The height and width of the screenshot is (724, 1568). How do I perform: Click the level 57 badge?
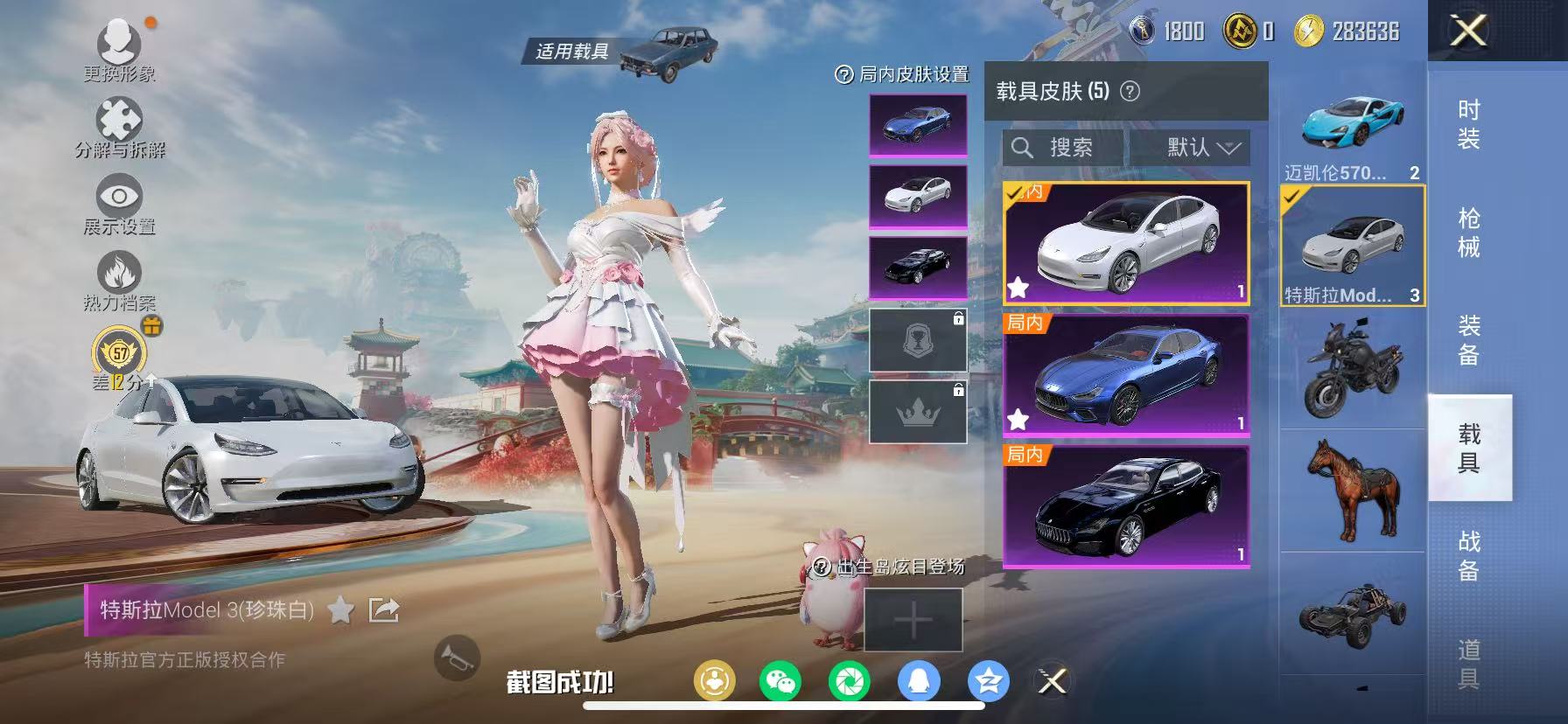coord(121,353)
